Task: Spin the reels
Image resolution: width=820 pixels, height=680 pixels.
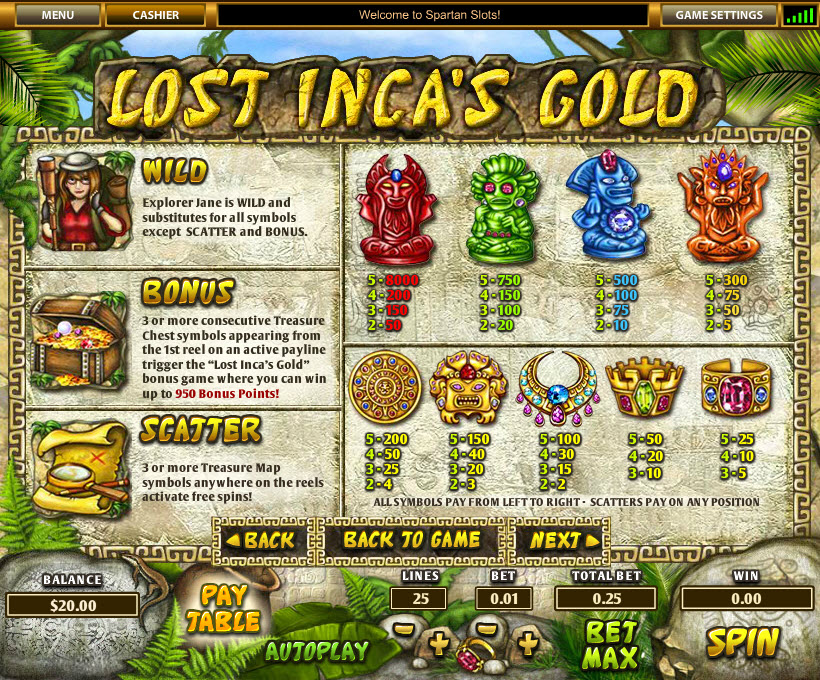Action: pyautogui.click(x=743, y=641)
